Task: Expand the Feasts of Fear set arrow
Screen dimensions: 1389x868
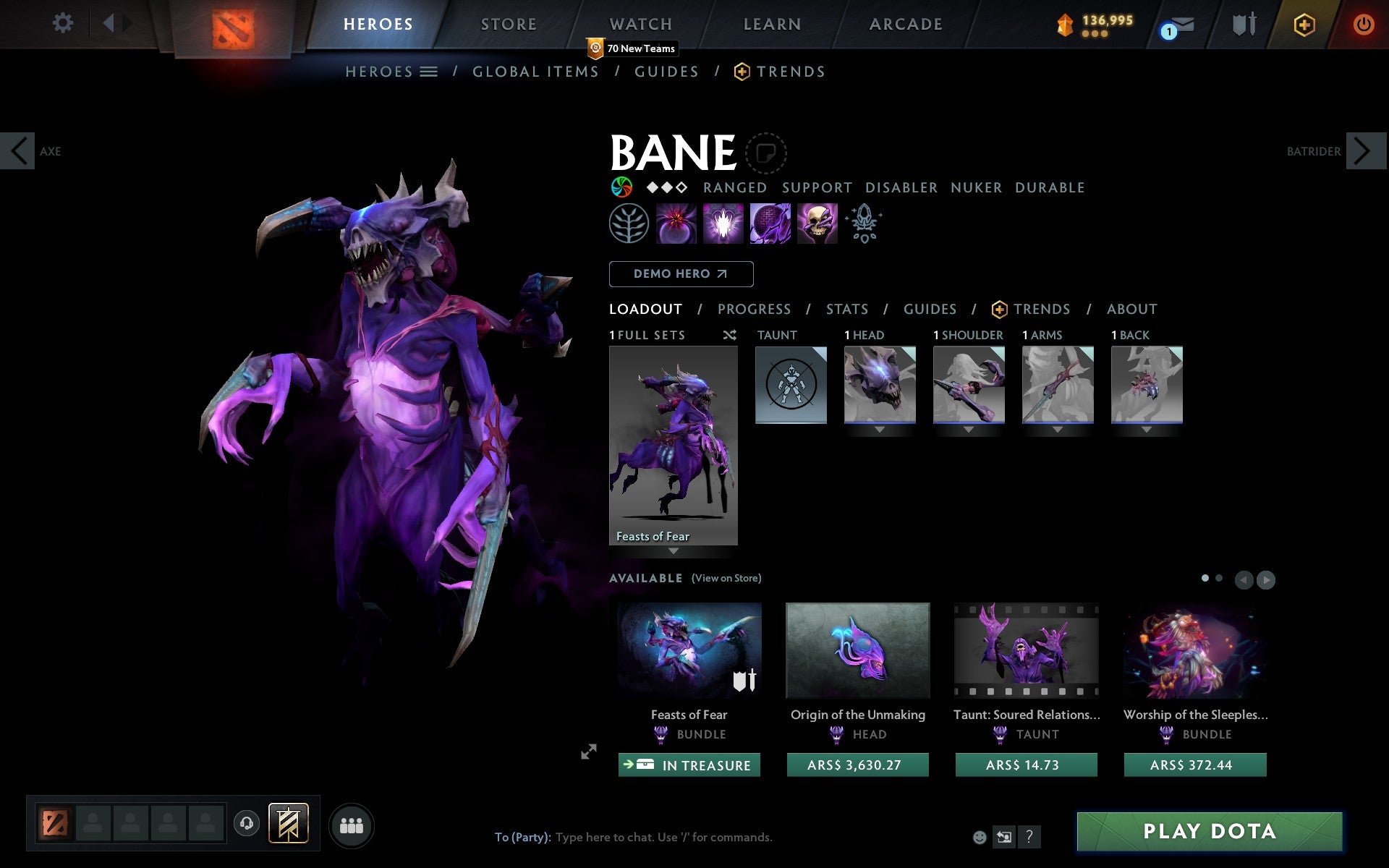Action: coord(674,550)
